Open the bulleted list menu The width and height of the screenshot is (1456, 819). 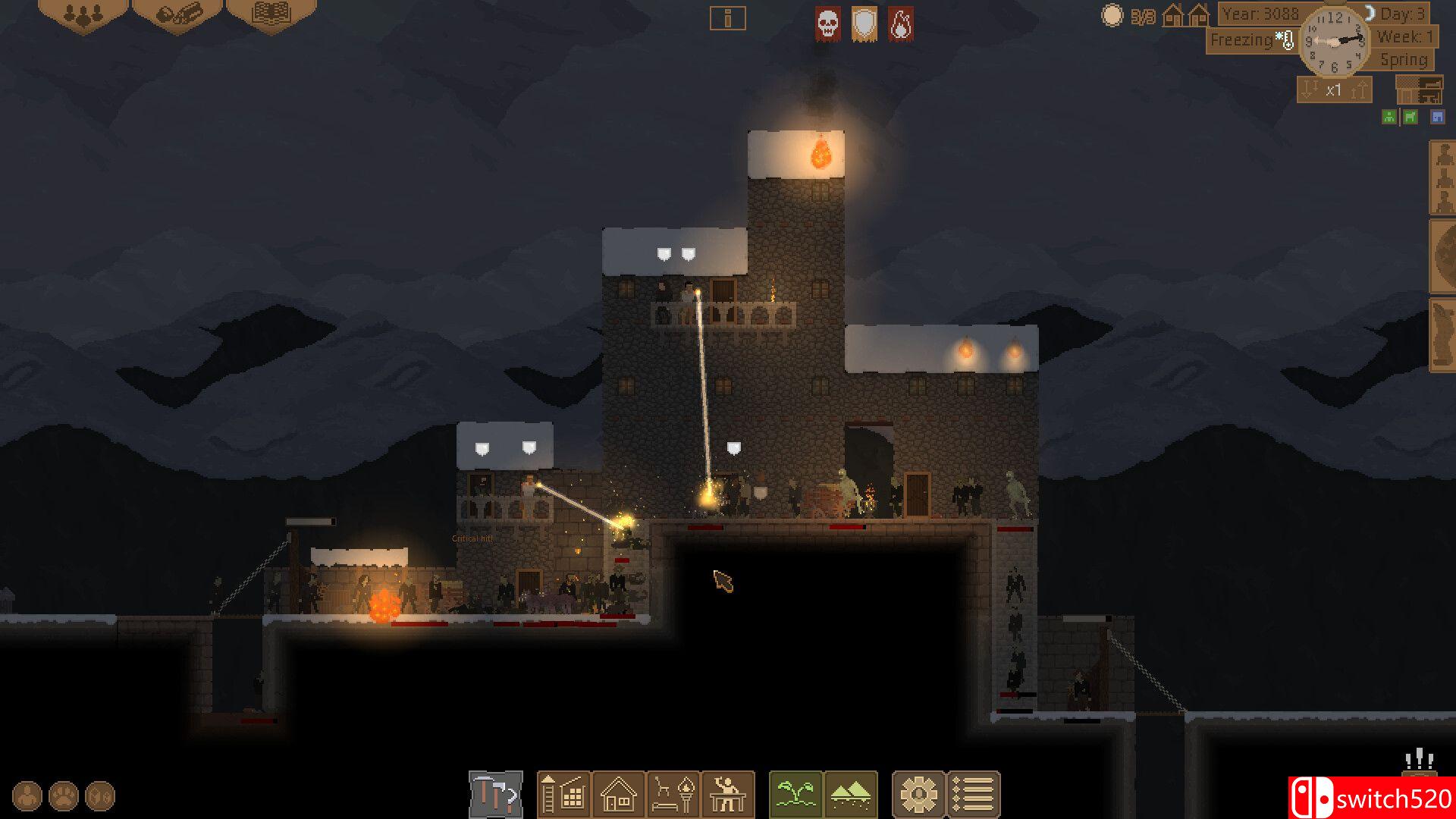coord(974,795)
